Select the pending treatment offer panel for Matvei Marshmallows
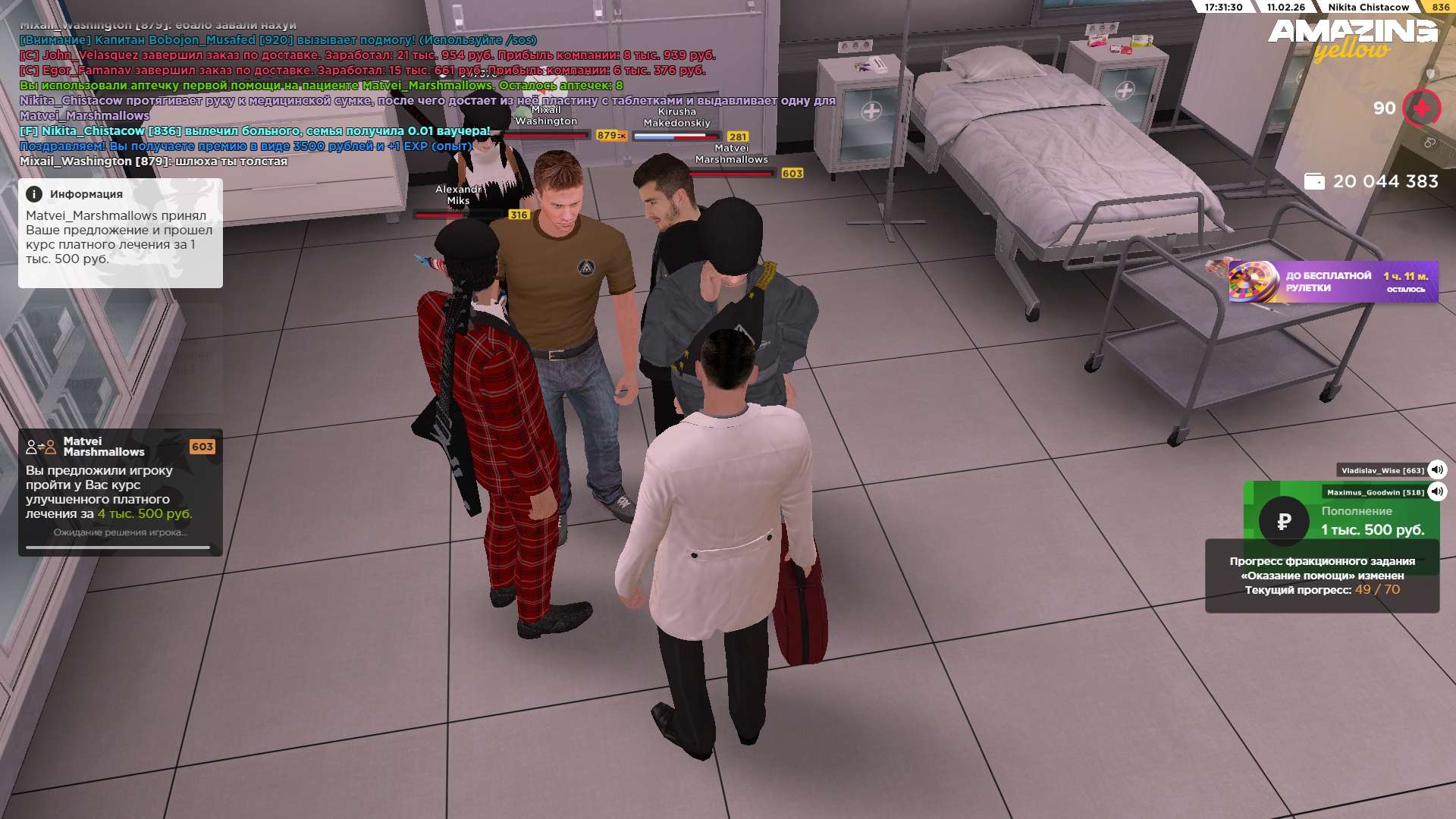 click(x=121, y=492)
